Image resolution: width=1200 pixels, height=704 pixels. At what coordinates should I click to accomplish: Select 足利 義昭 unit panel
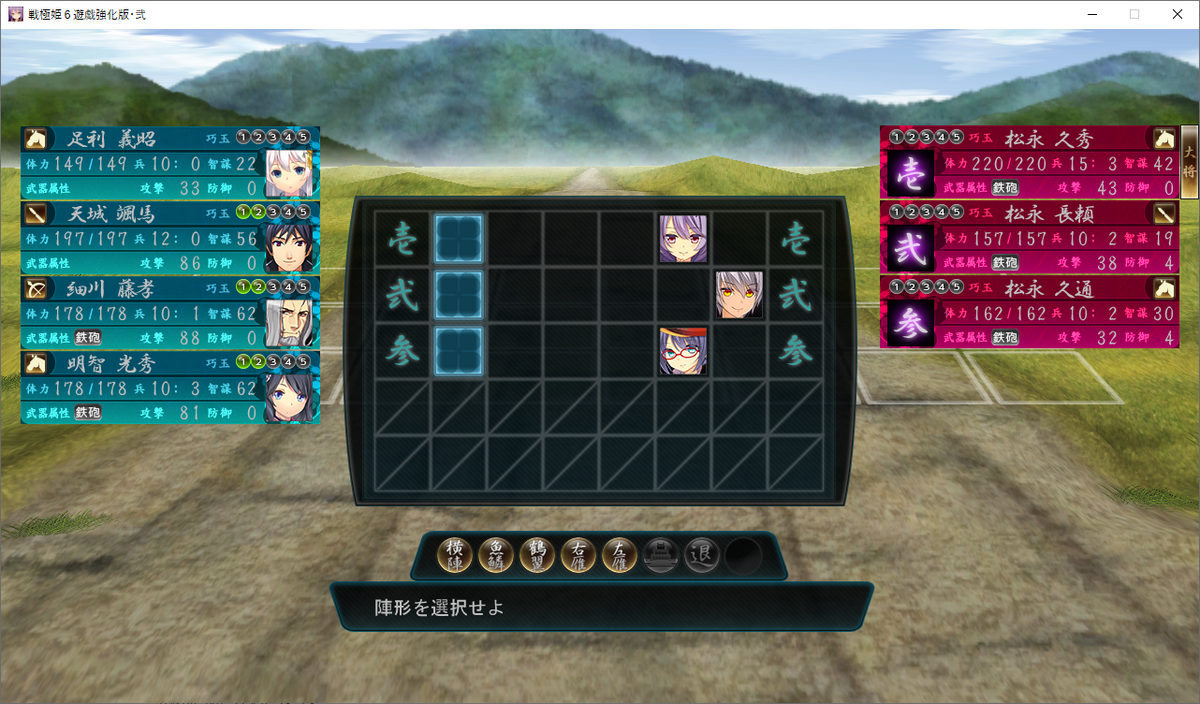tap(170, 162)
